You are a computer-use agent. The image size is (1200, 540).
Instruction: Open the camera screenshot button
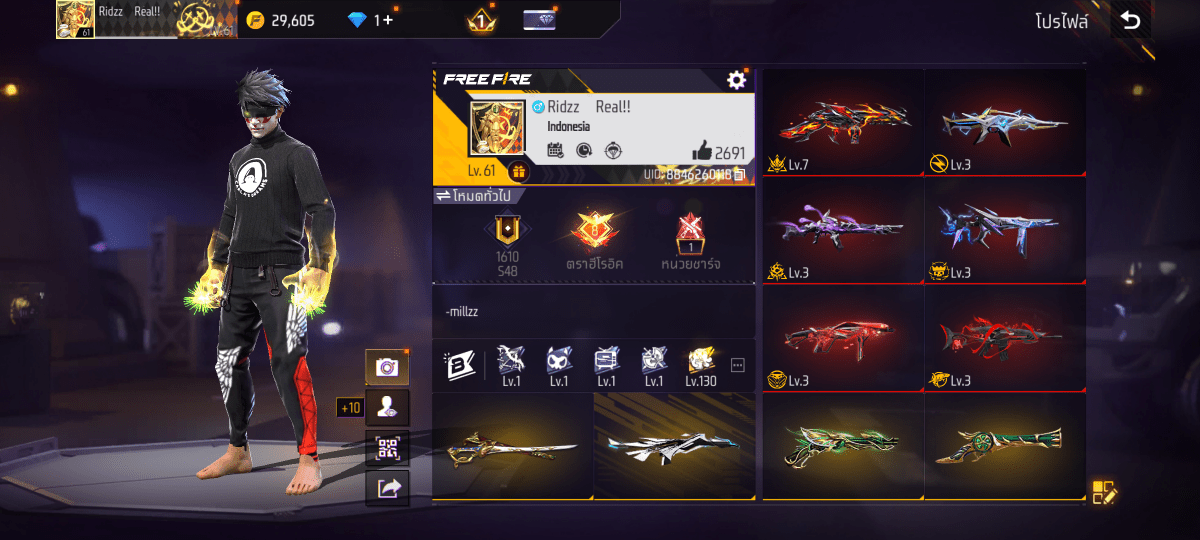(x=387, y=367)
